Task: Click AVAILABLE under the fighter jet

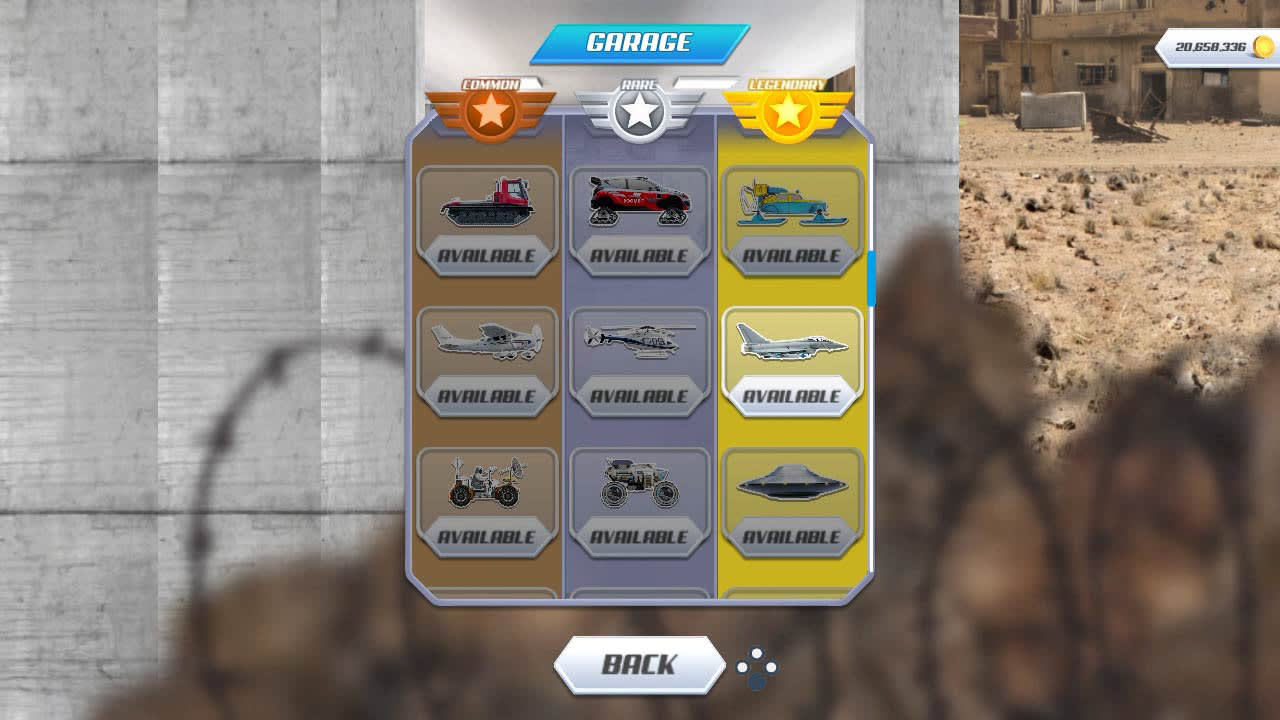Action: point(793,396)
